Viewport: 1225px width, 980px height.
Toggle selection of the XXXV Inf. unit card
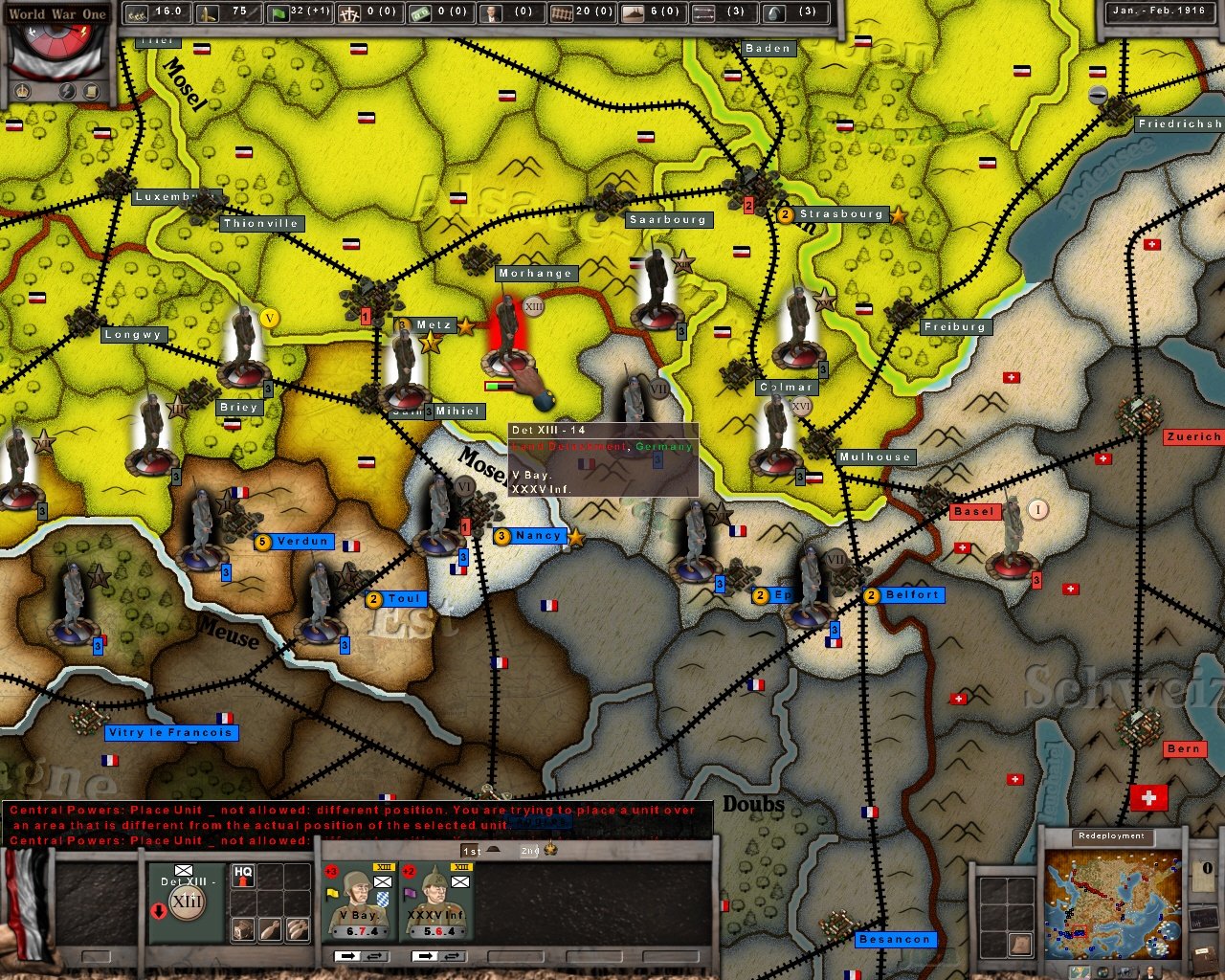click(437, 900)
